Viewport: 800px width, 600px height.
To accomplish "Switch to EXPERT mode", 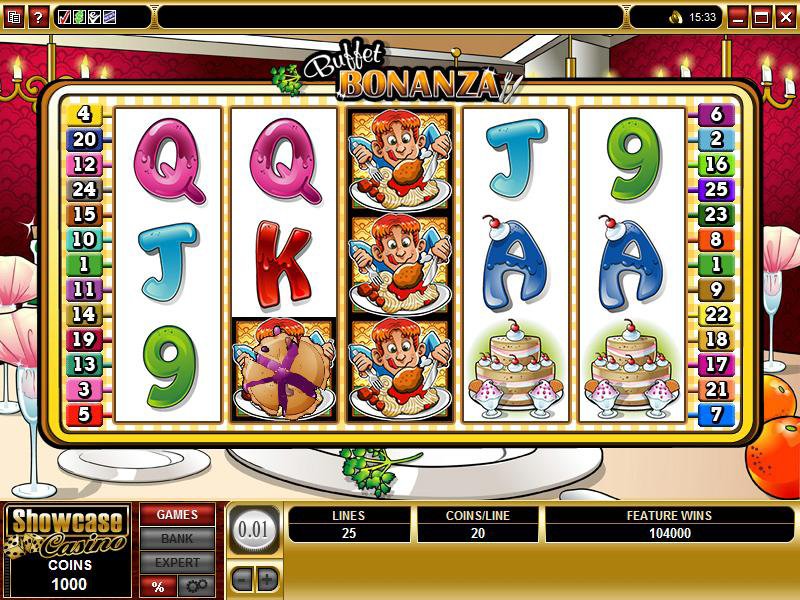I will point(176,563).
